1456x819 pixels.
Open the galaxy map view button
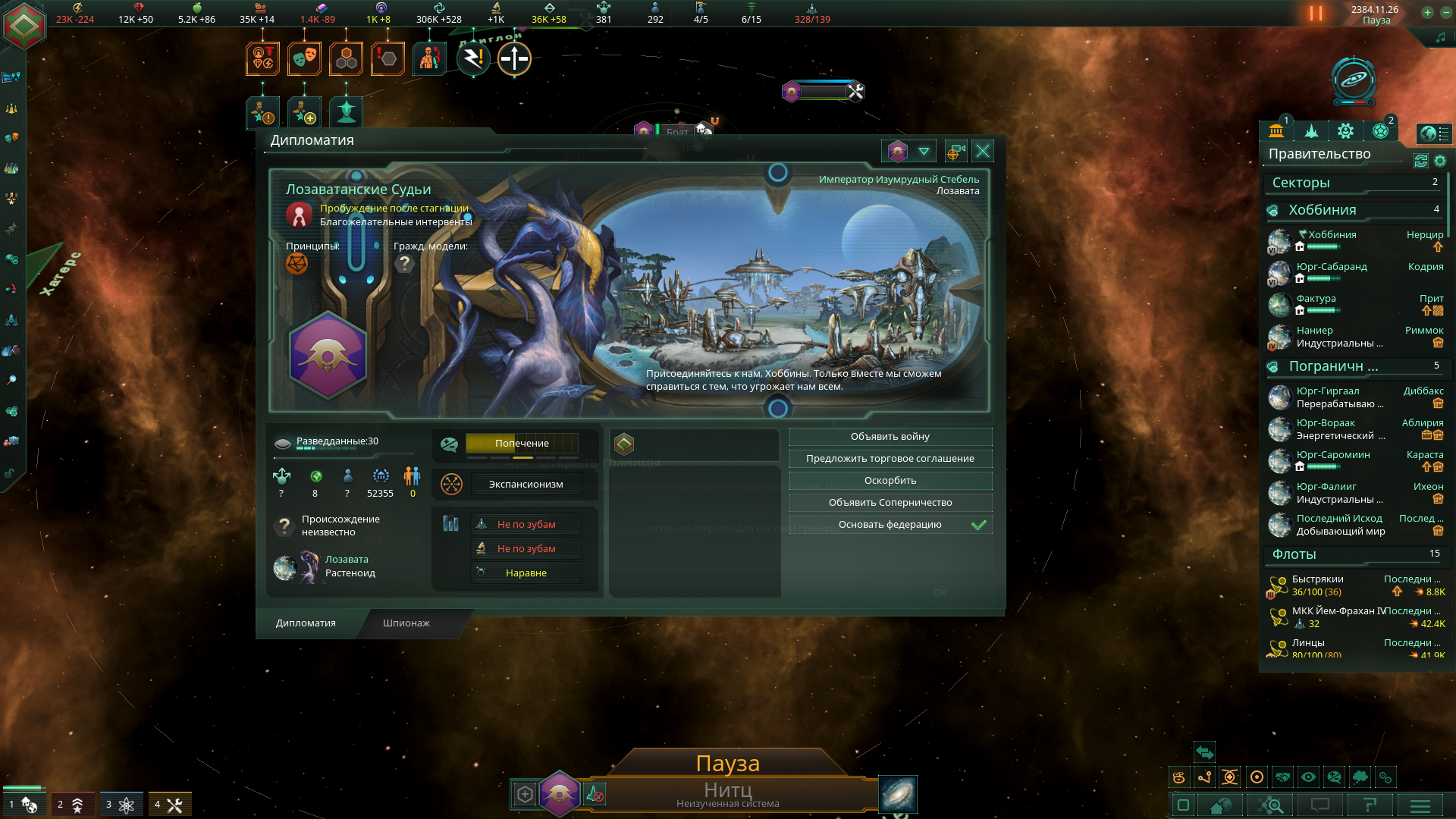(x=898, y=794)
